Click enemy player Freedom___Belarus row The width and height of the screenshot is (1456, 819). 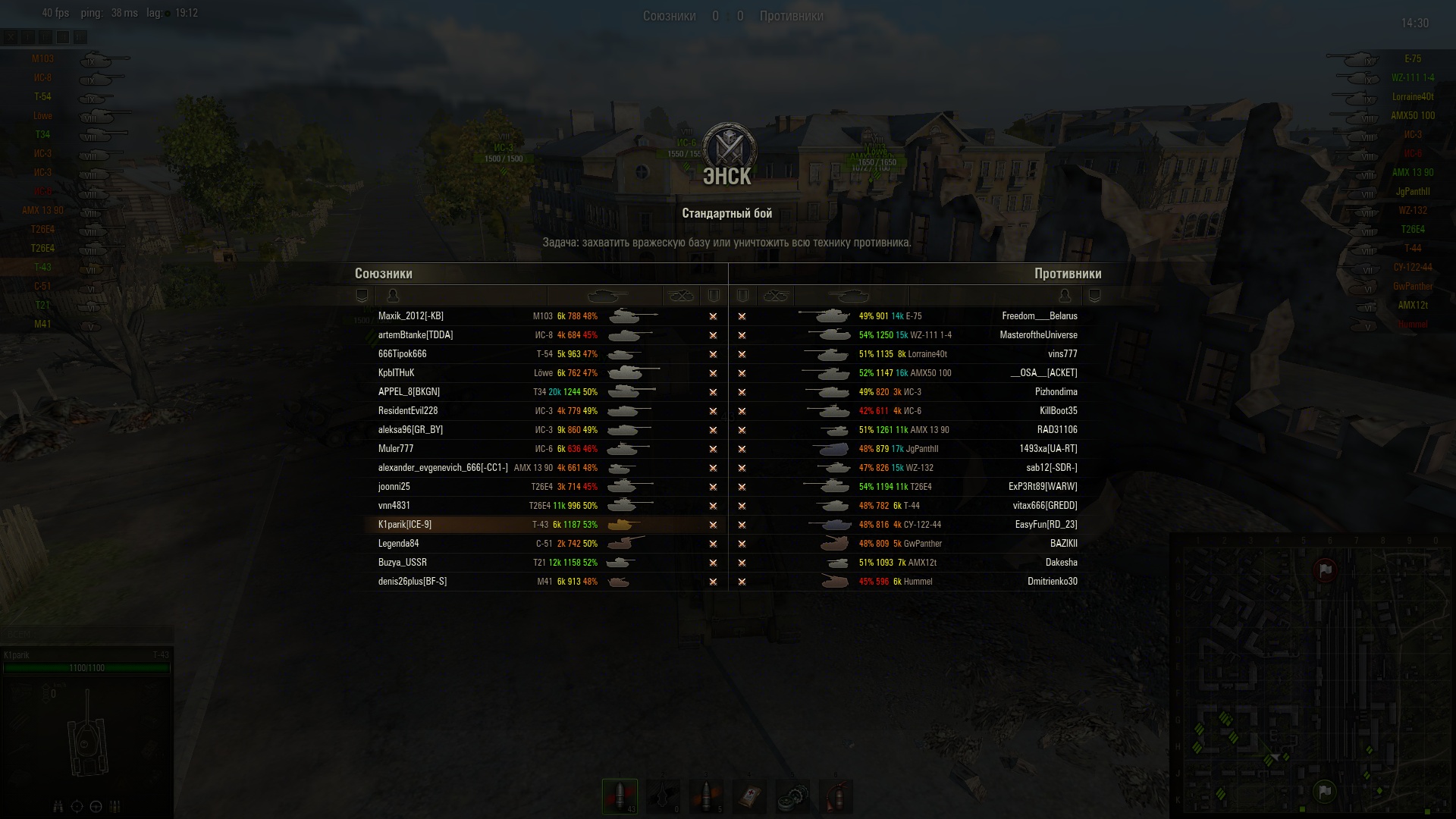pyautogui.click(x=1039, y=316)
